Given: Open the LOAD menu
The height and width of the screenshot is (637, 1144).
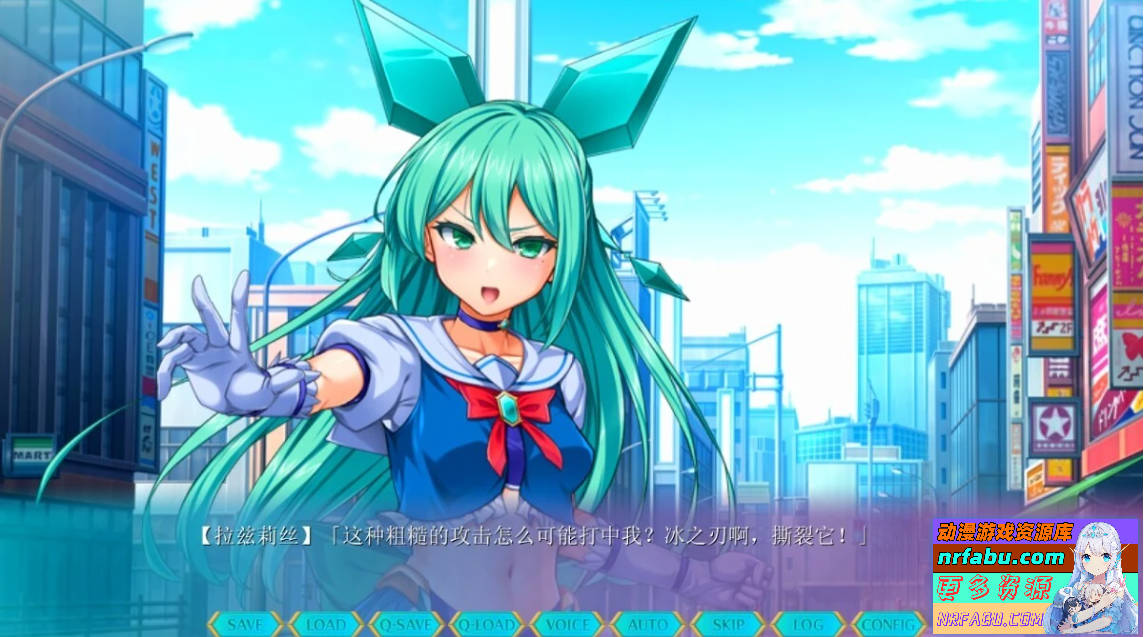Looking at the screenshot, I should [x=326, y=624].
